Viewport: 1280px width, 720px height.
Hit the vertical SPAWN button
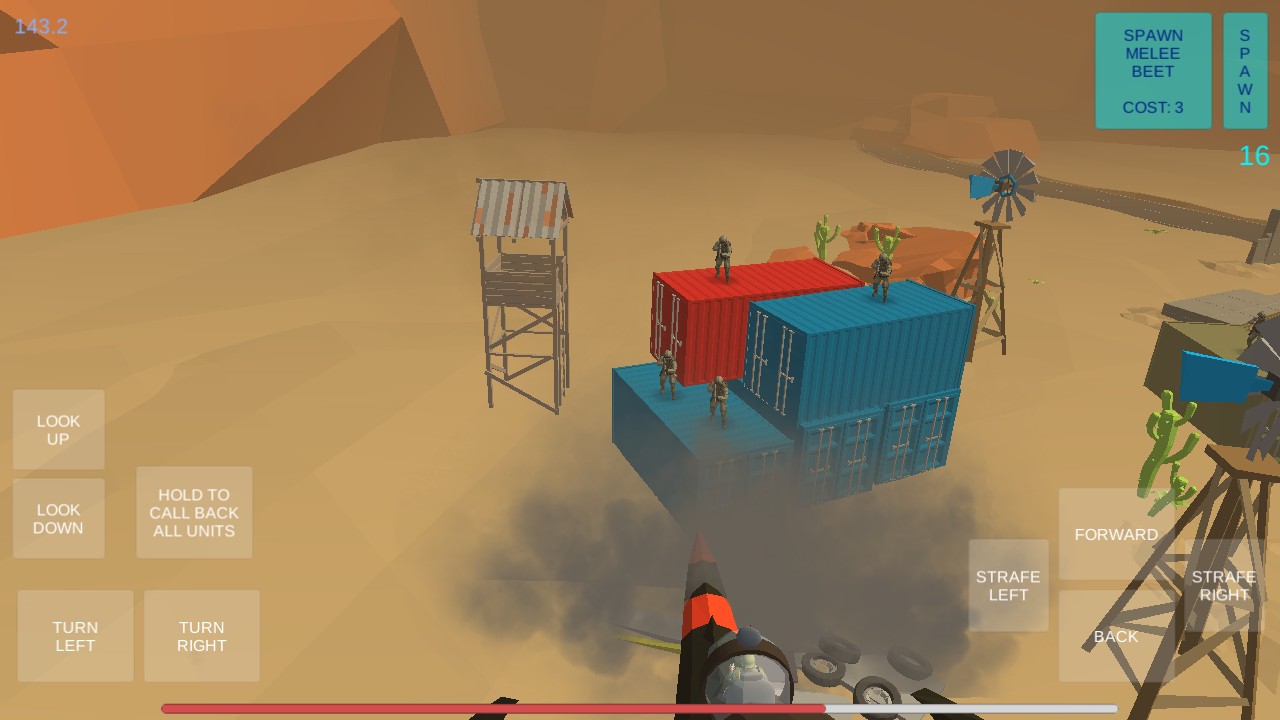[1245, 71]
